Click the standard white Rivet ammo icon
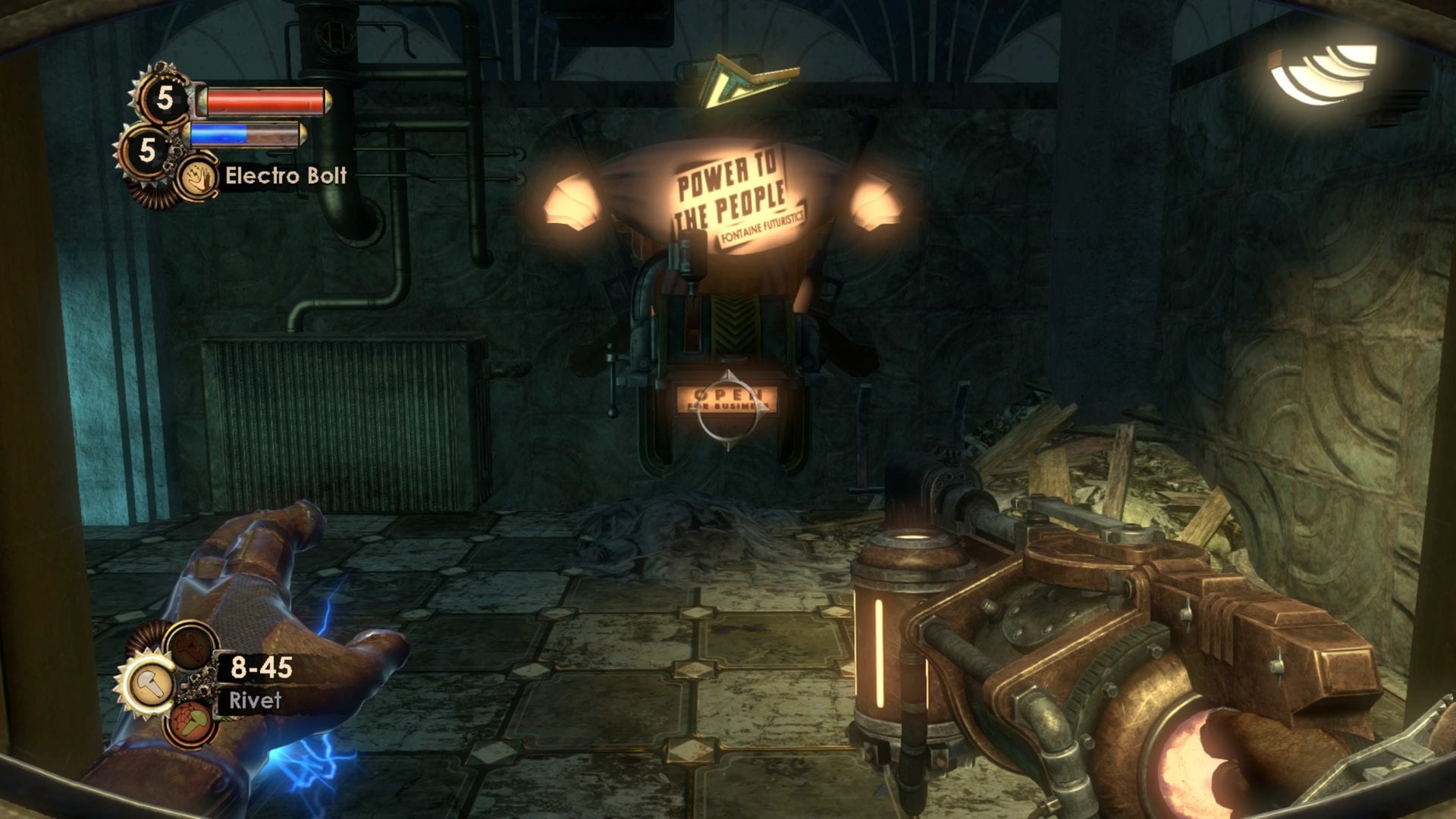The width and height of the screenshot is (1456, 819). coord(152,685)
